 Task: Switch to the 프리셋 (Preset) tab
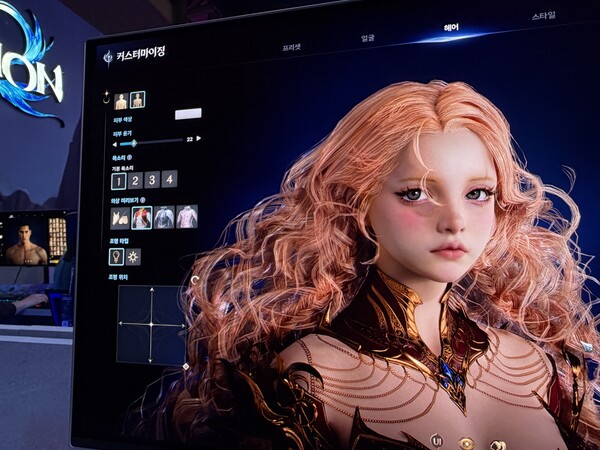pyautogui.click(x=293, y=46)
